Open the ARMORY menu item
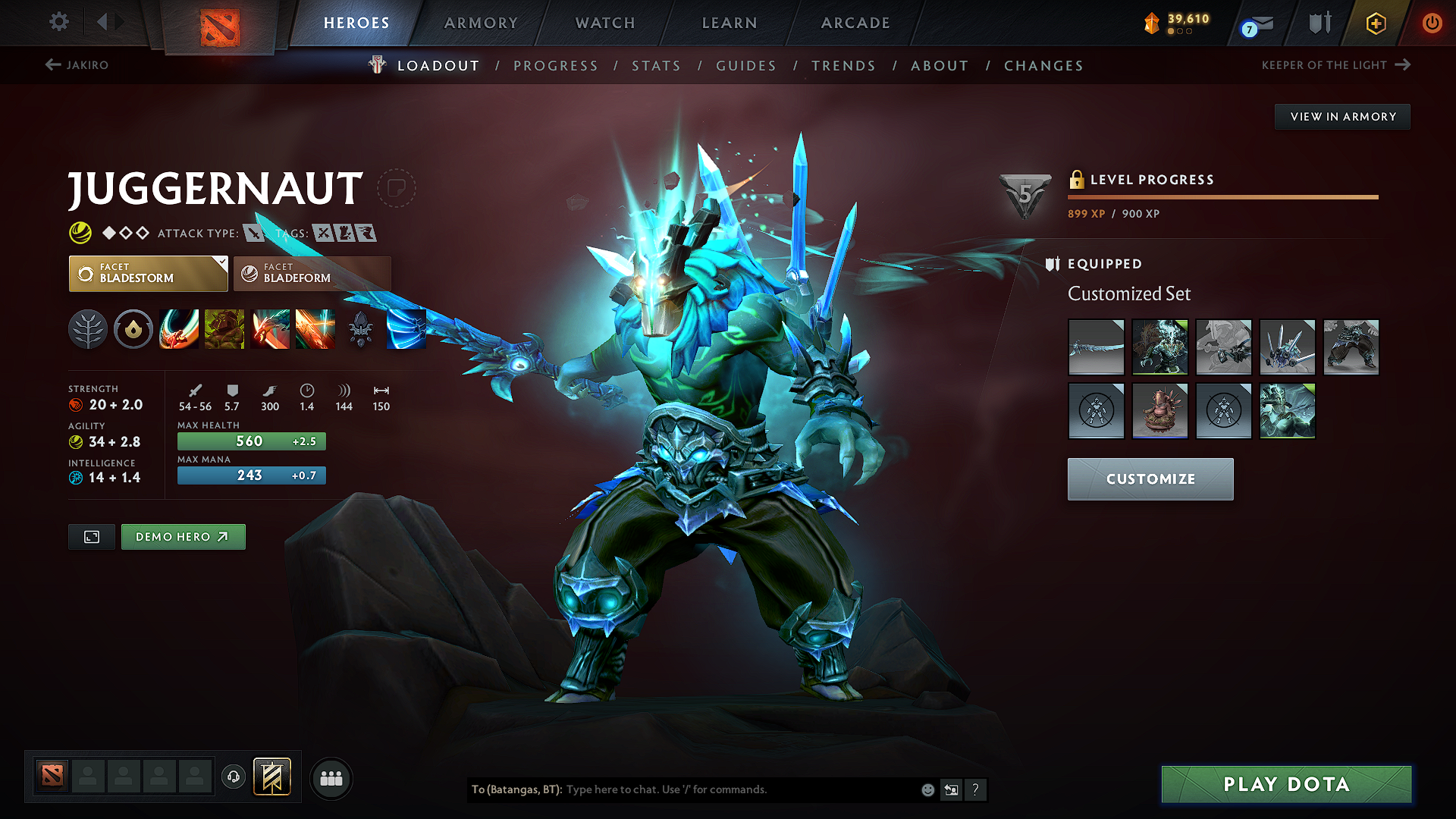Viewport: 1456px width, 819px height. (x=480, y=23)
